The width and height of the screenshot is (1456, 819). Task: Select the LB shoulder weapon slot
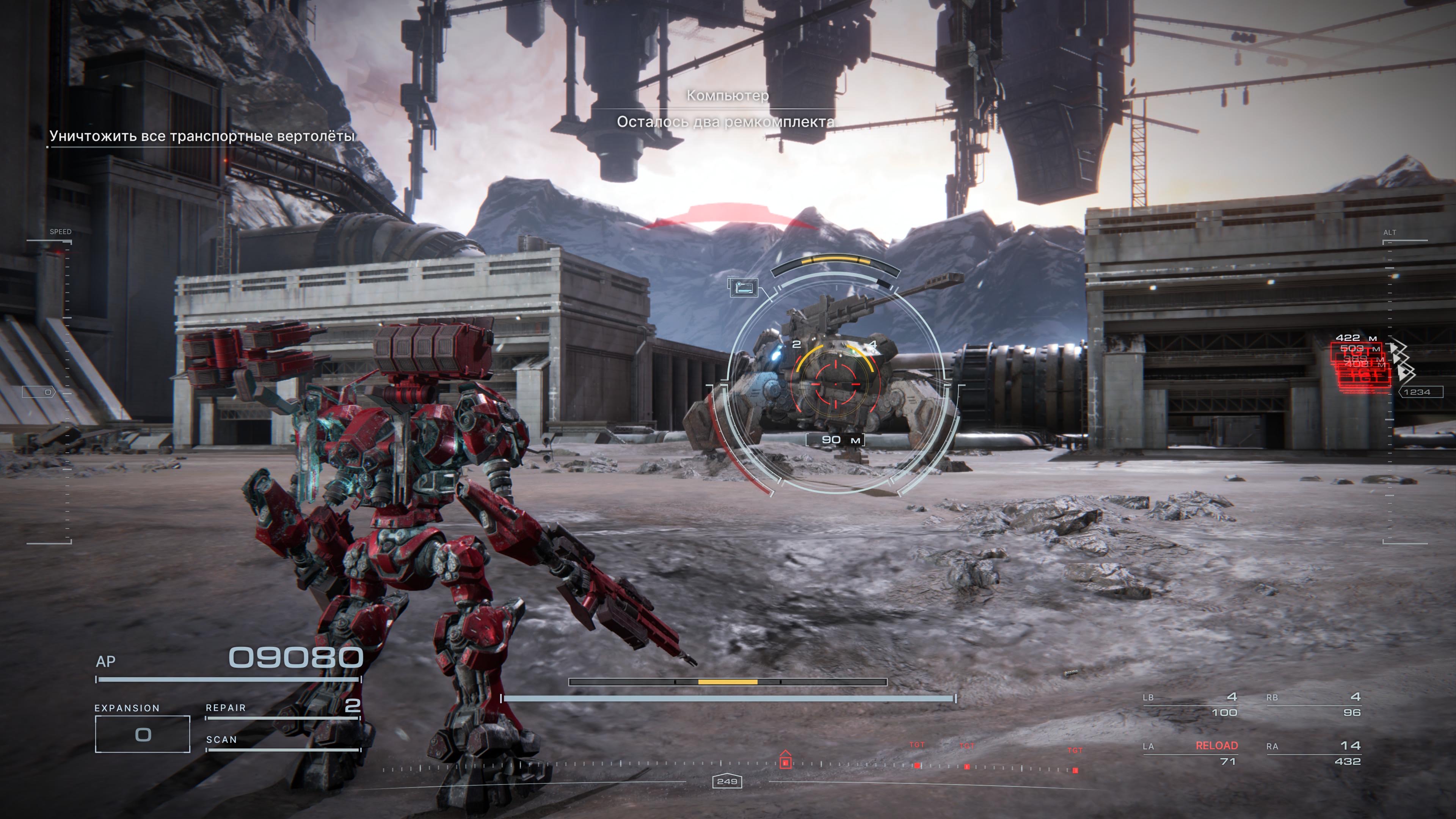1190,705
